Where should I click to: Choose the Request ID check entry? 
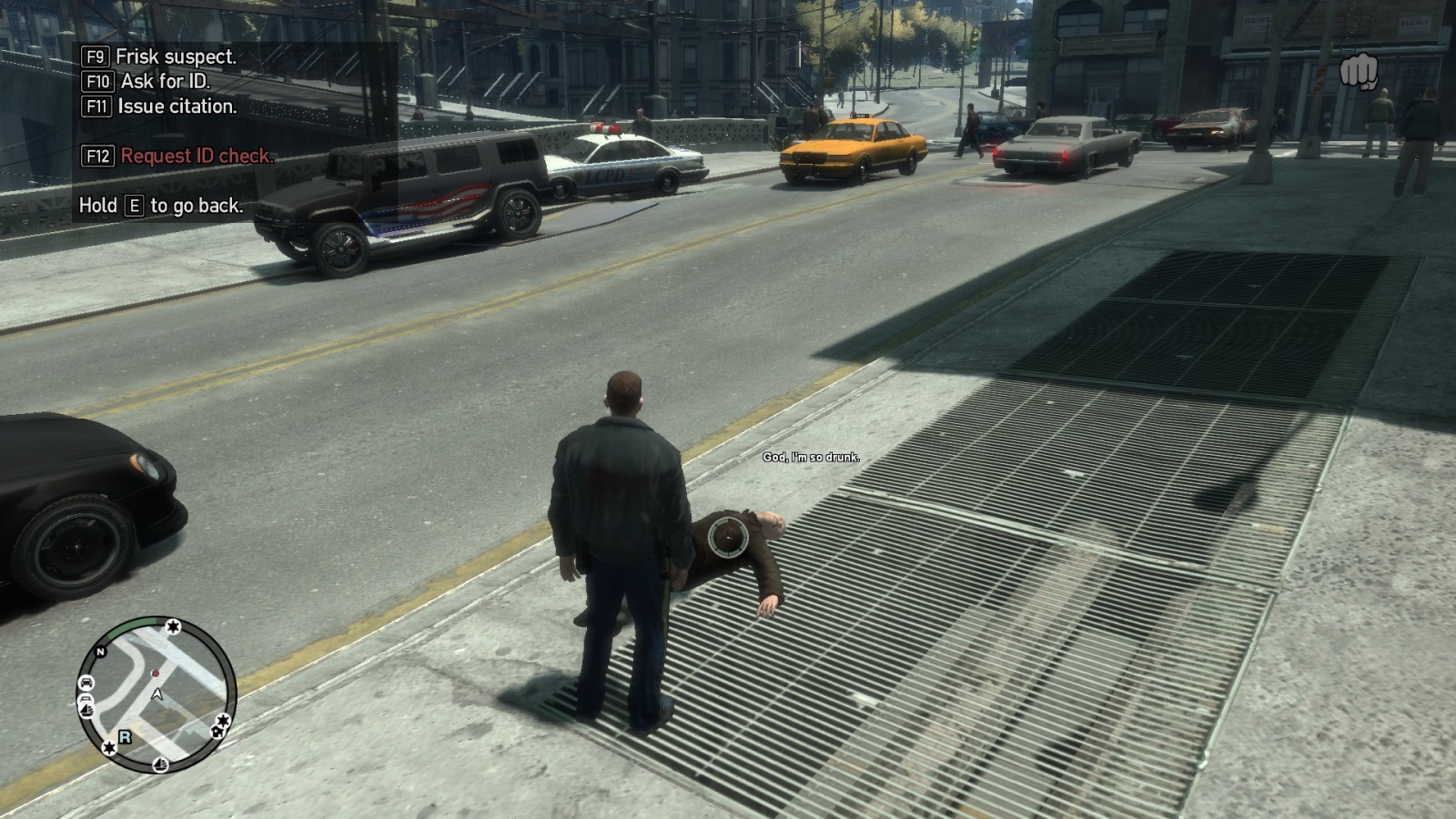click(196, 156)
